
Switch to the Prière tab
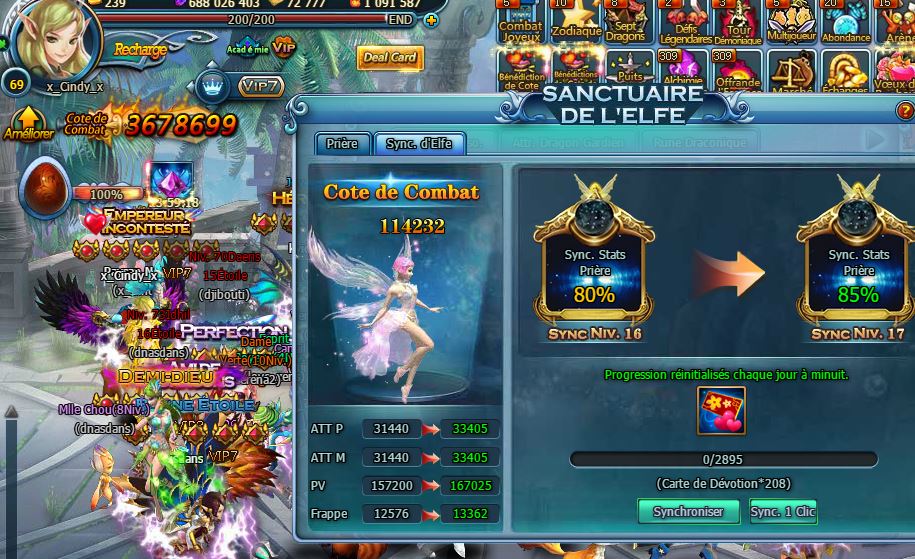pyautogui.click(x=342, y=144)
